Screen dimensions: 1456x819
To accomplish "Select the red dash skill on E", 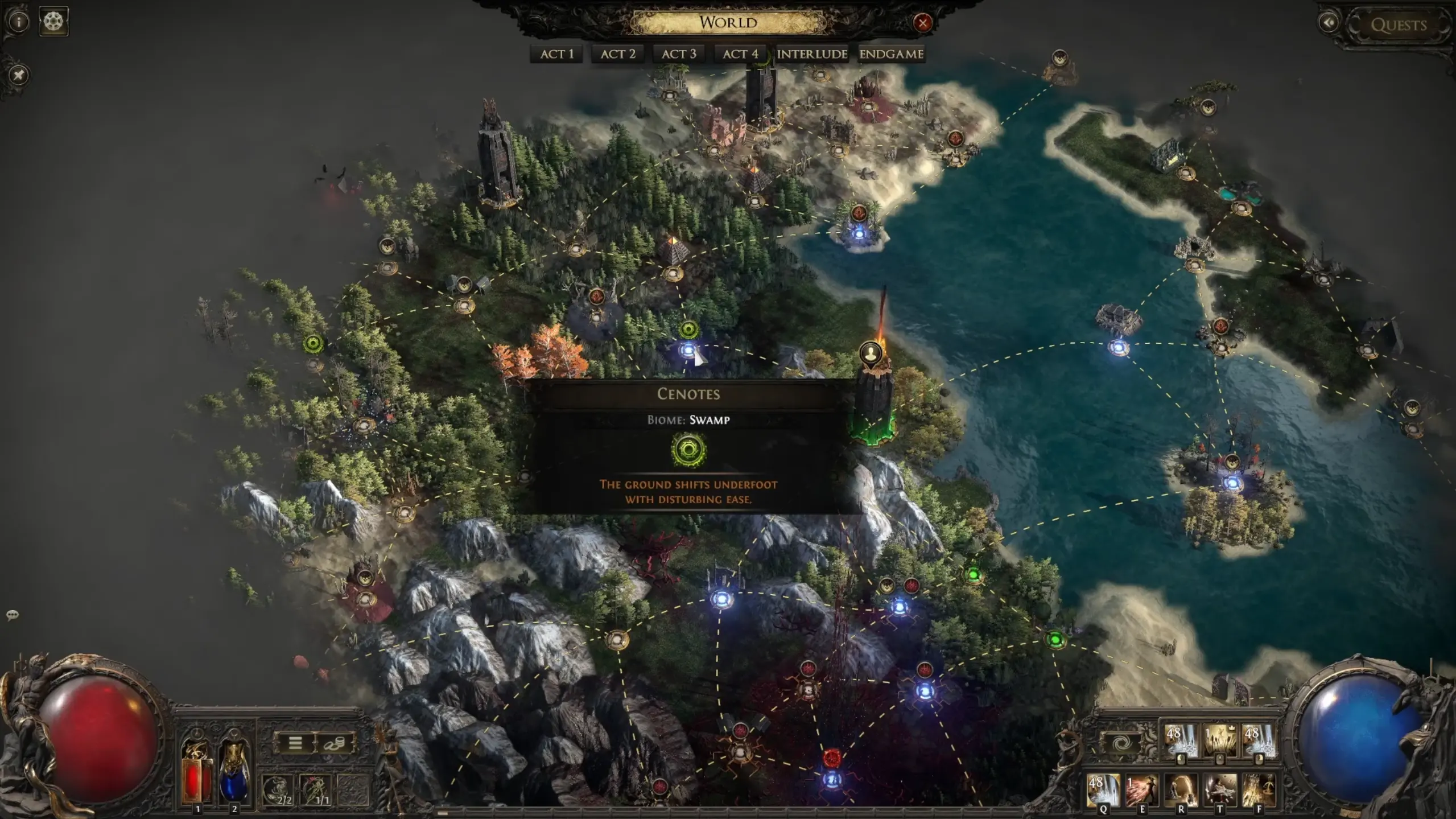I will pyautogui.click(x=1141, y=791).
